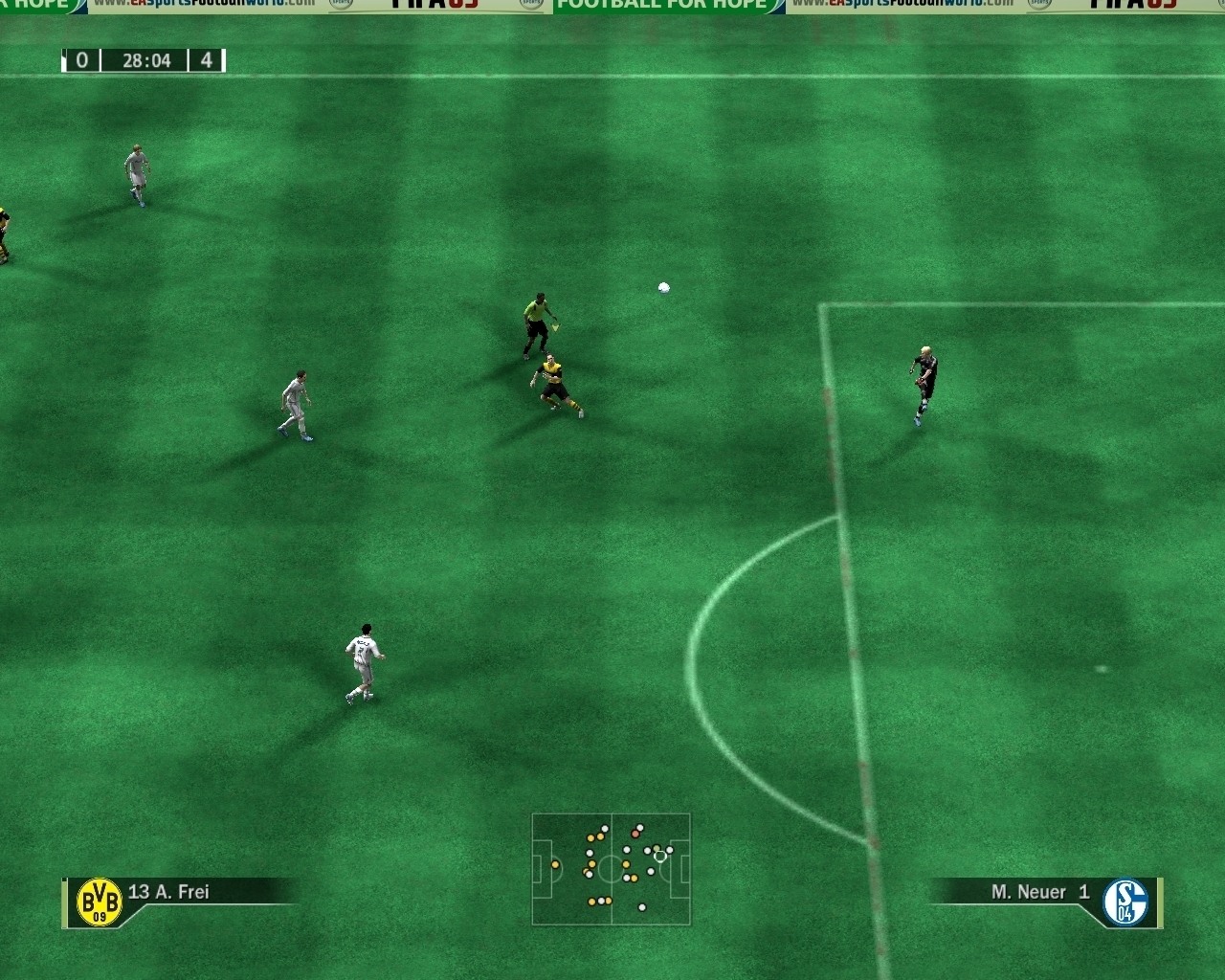The width and height of the screenshot is (1225, 980).
Task: Select the Schalke 04 club badge
Action: (1125, 901)
